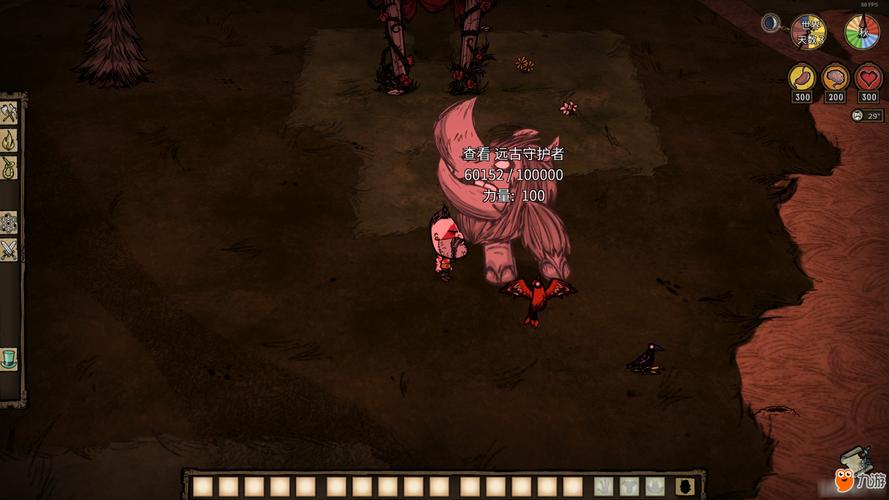Open the crossed swords Fight tab
889x500 pixels.
coord(9,250)
